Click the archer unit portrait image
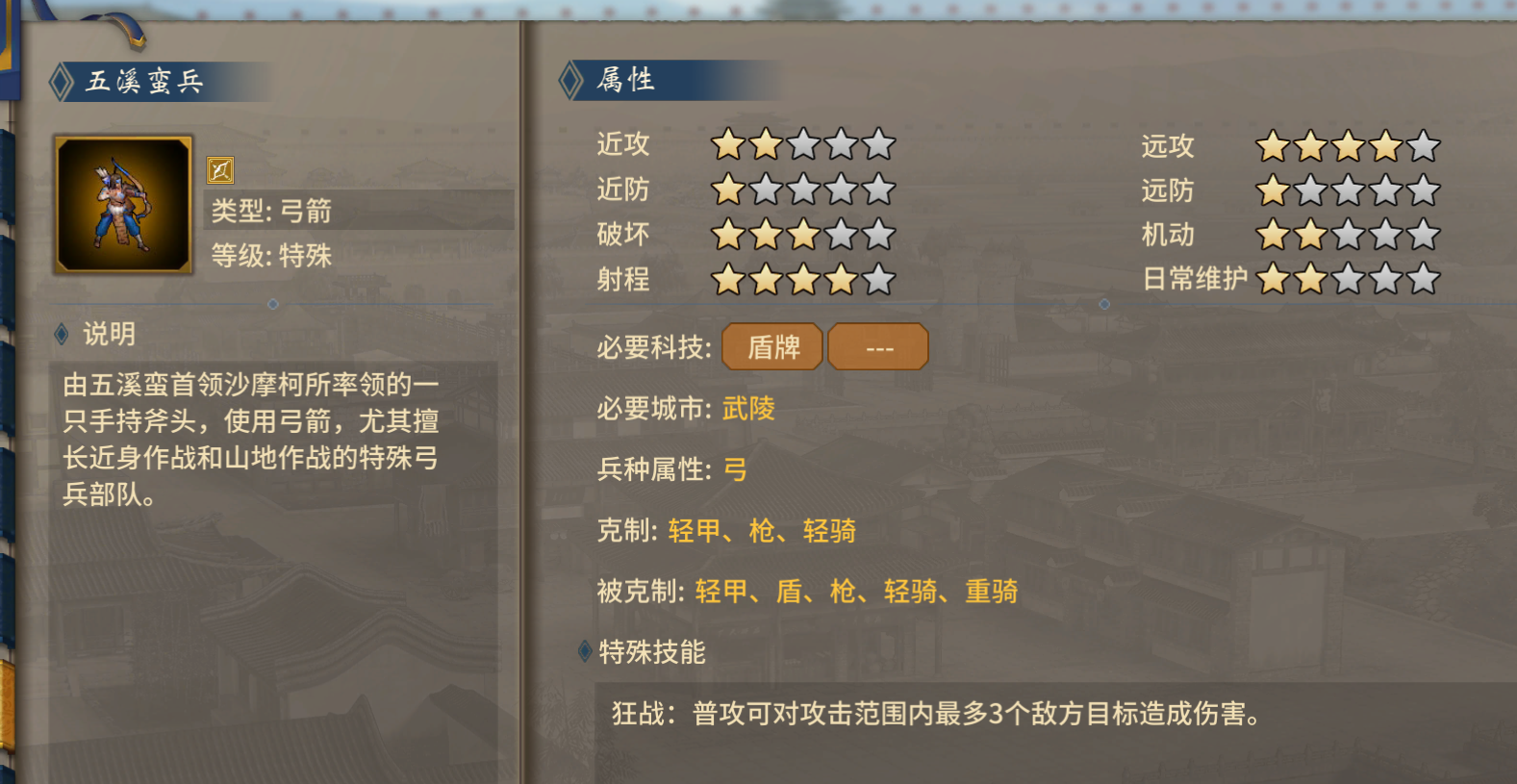The width and height of the screenshot is (1517, 784). pyautogui.click(x=123, y=204)
